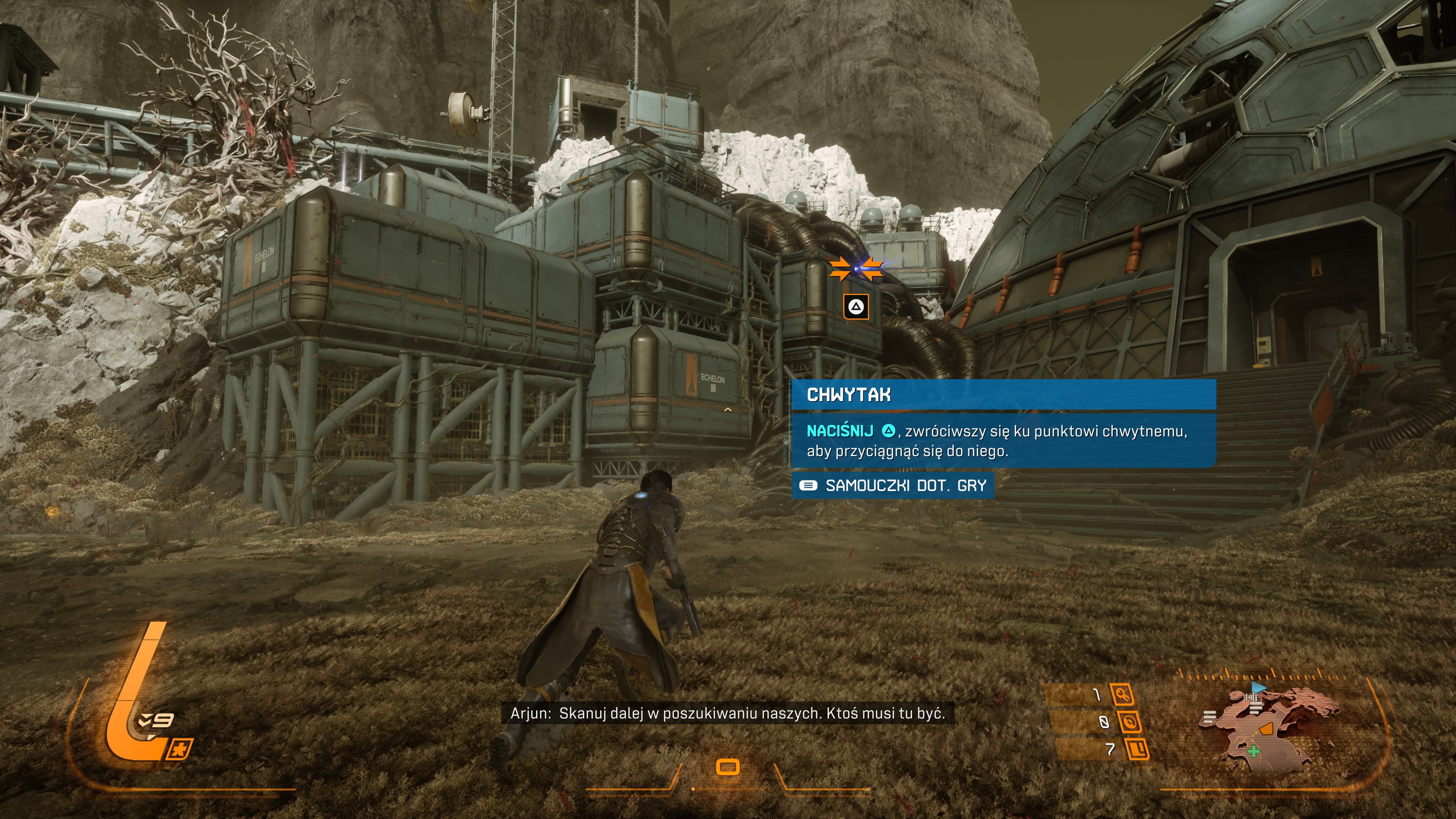
Task: Select the wrench repair-tool resource icon
Action: click(x=1122, y=694)
